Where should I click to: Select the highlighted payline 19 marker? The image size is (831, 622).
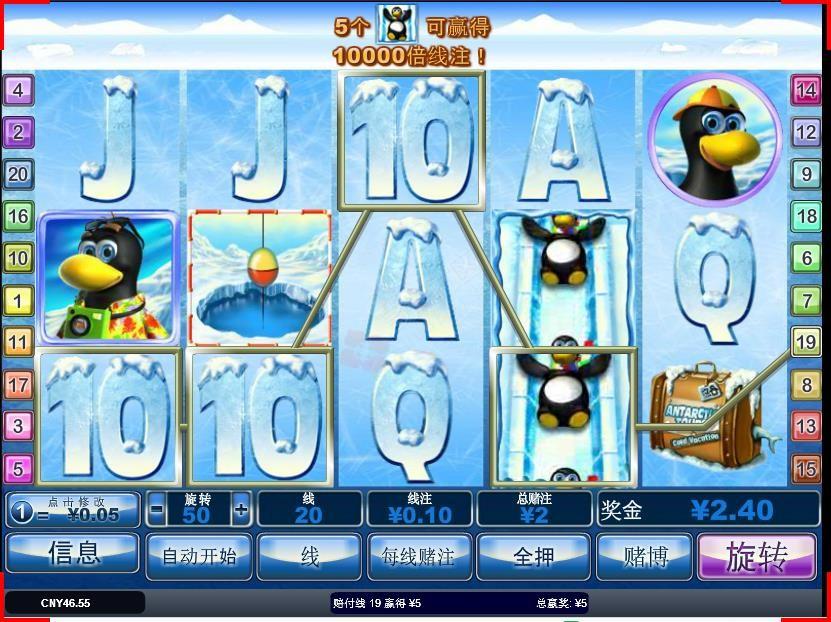click(x=806, y=342)
